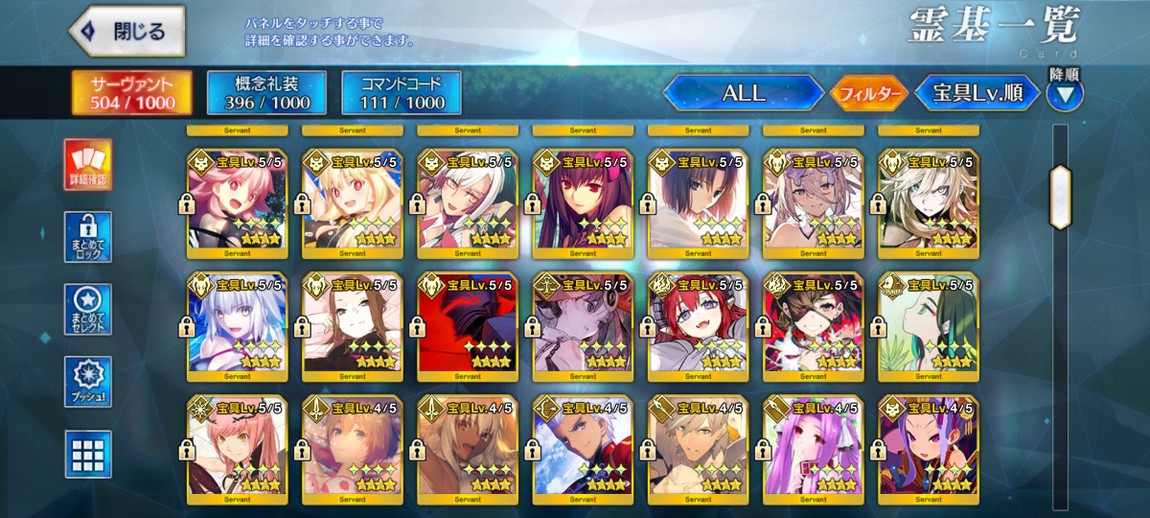Activate the 詳細確認 card icon
Image resolution: width=1150 pixels, height=518 pixels.
click(x=88, y=165)
